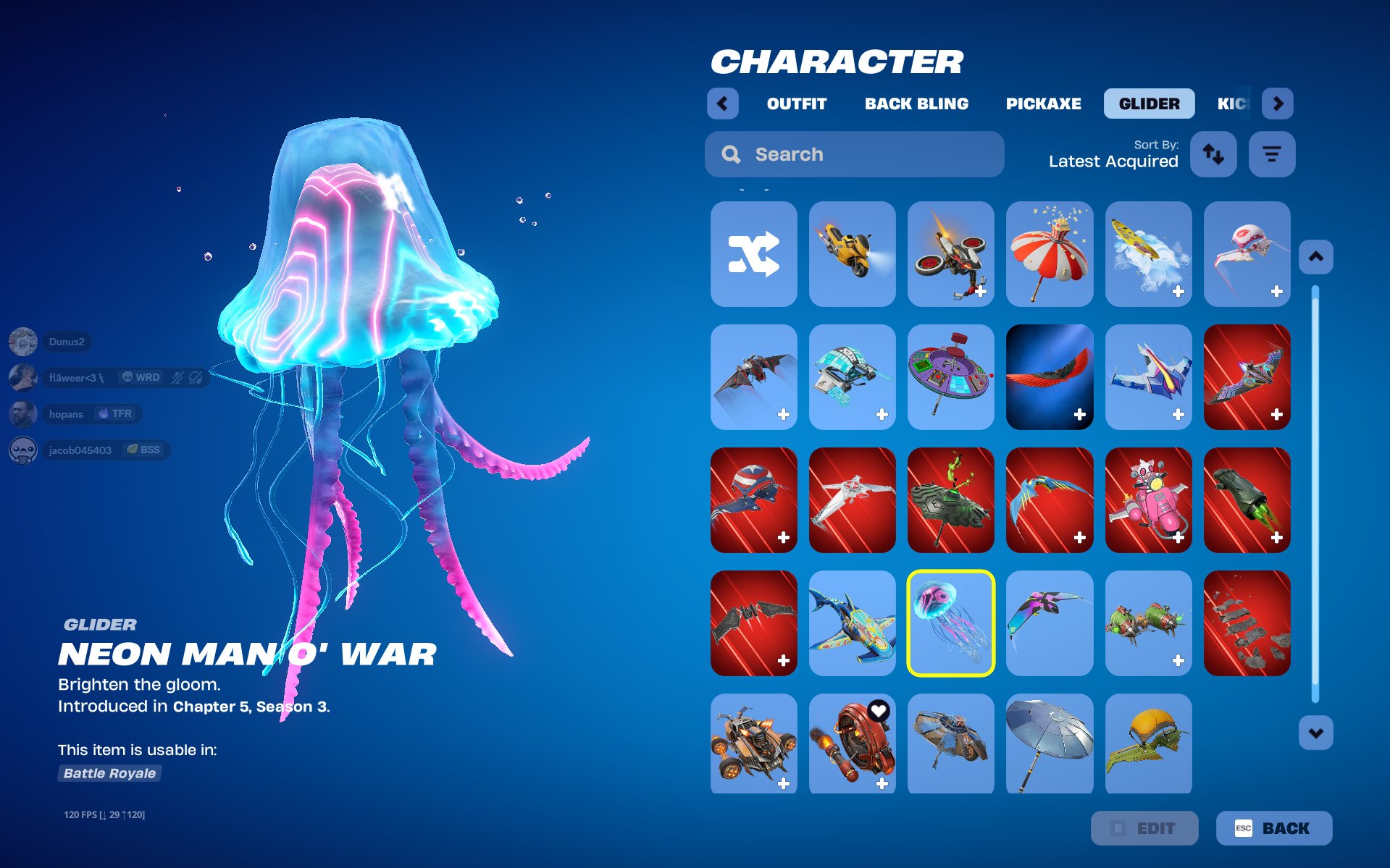Unfavorite the red unicycle glider
Screen dimensions: 1390x868
click(879, 711)
